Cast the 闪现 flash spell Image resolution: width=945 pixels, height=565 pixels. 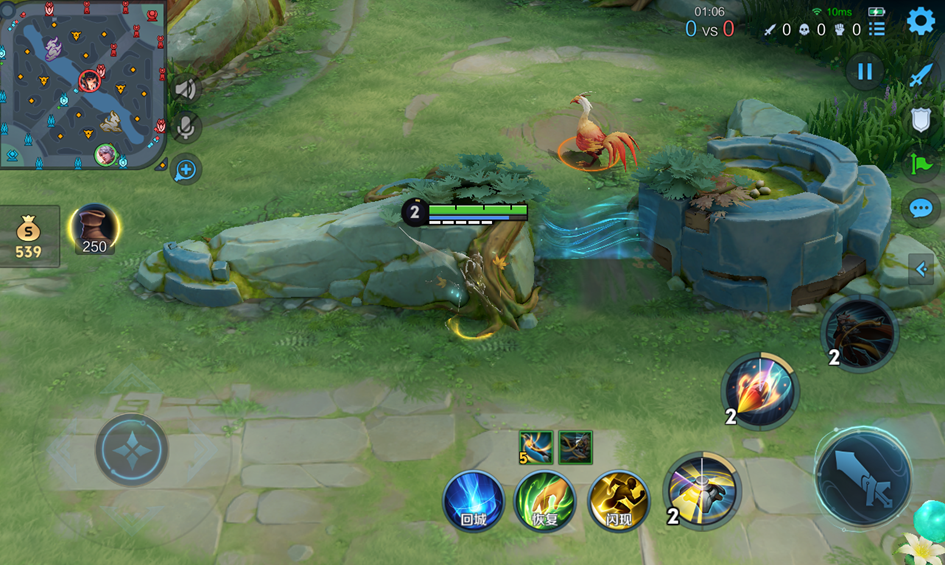(619, 500)
